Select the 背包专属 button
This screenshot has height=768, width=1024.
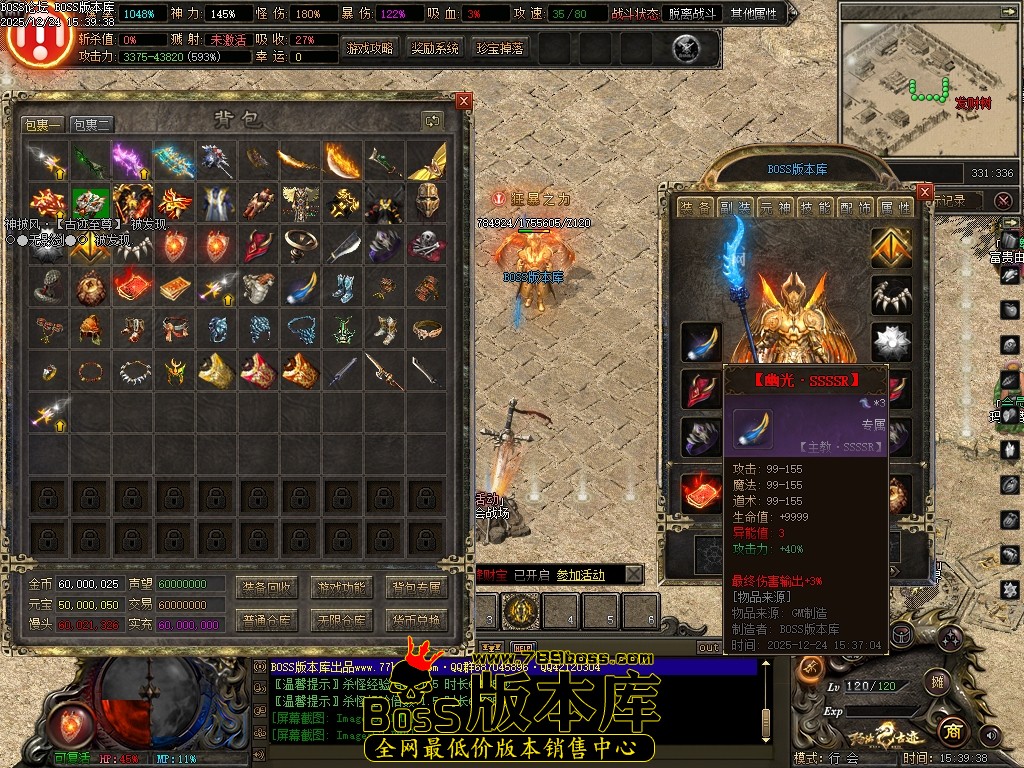416,587
